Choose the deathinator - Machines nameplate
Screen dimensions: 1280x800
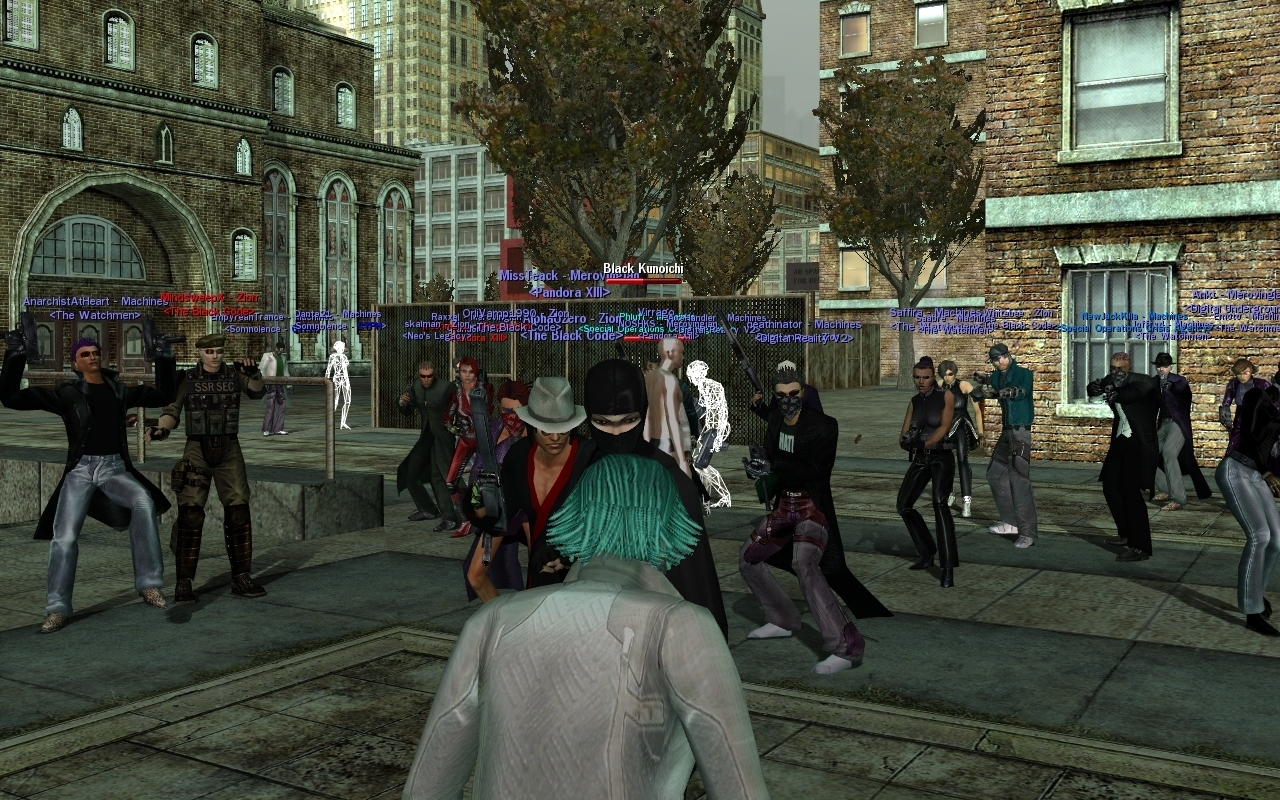click(x=803, y=324)
